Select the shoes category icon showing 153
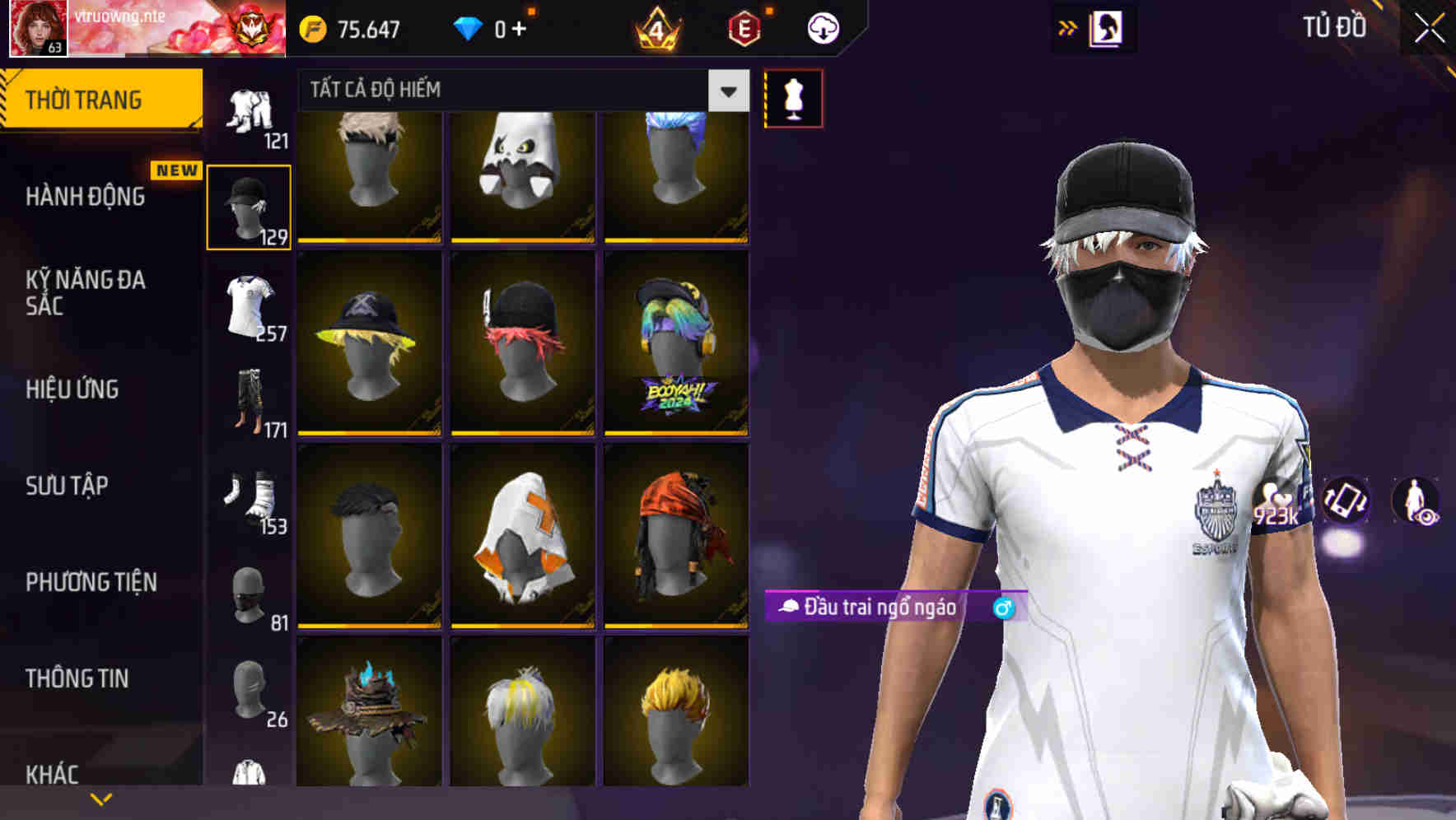 click(x=250, y=498)
